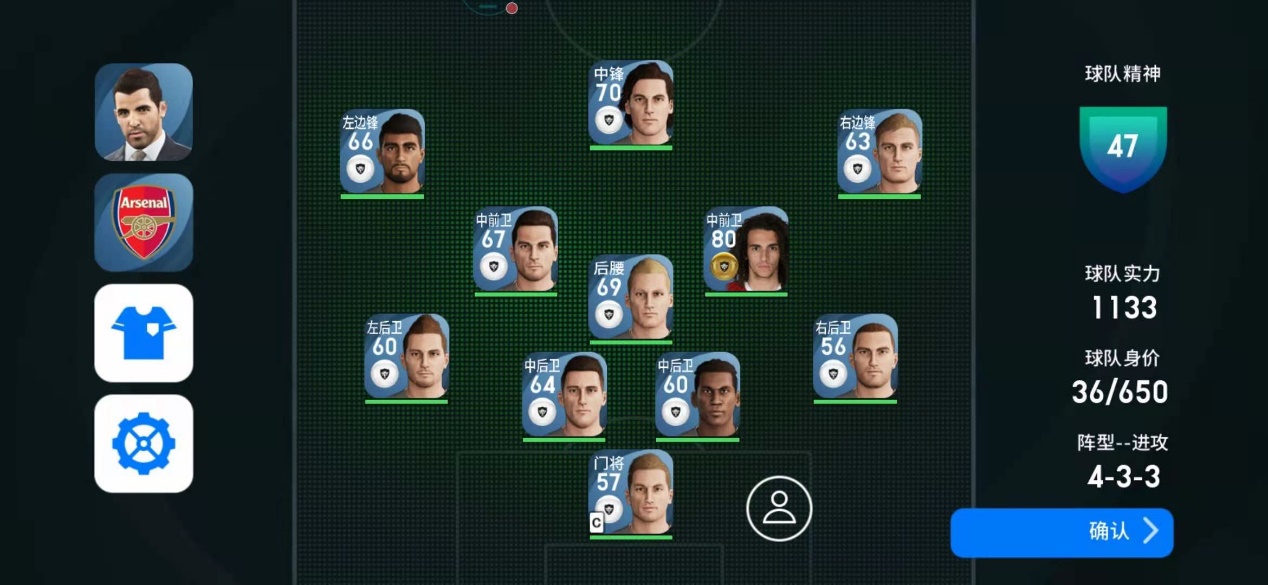The height and width of the screenshot is (585, 1268).
Task: Pick the 后腰 defensive midfielder rated 69
Action: tap(630, 297)
